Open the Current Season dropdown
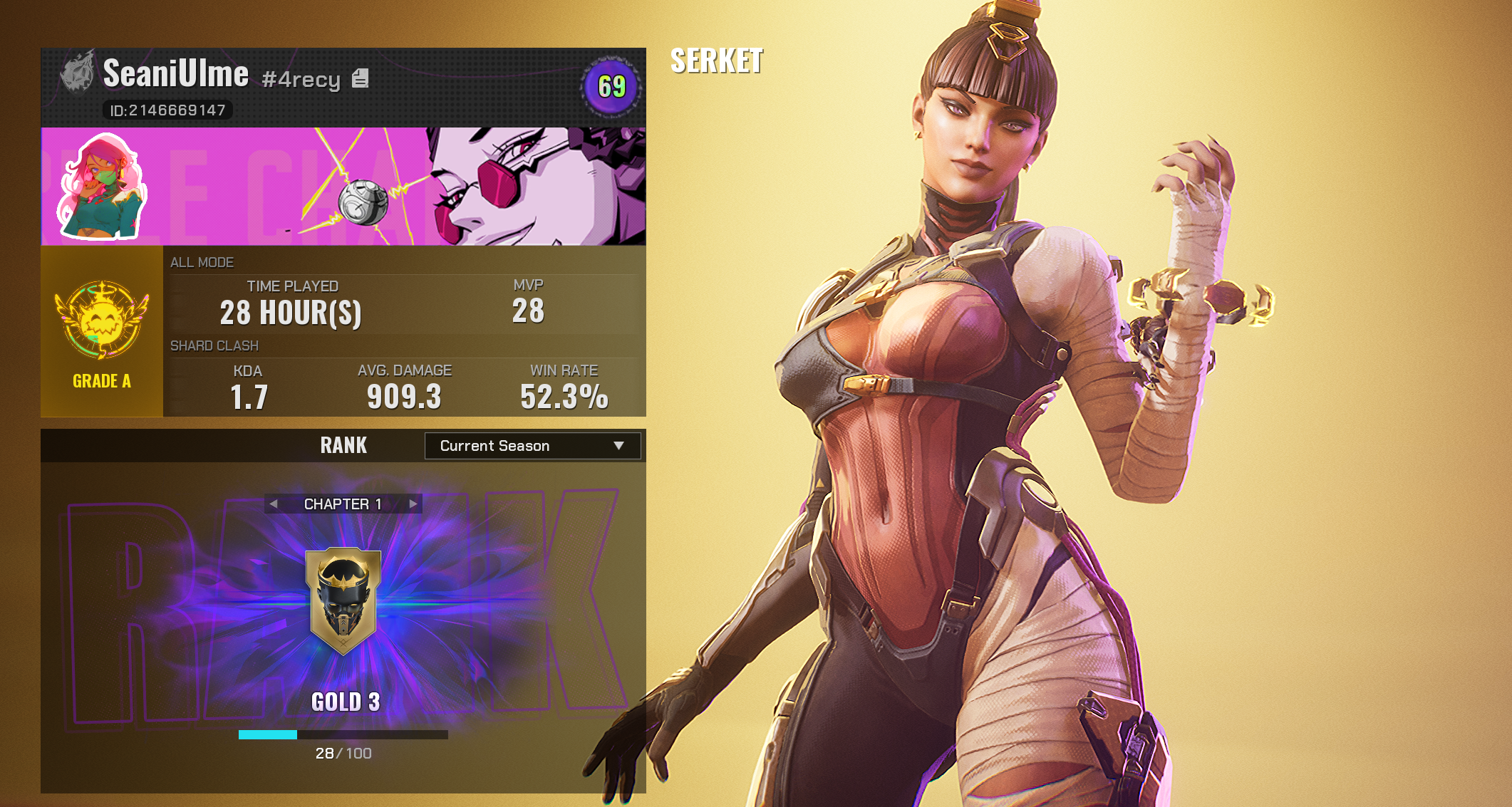Viewport: 1512px width, 807px height. (x=532, y=446)
